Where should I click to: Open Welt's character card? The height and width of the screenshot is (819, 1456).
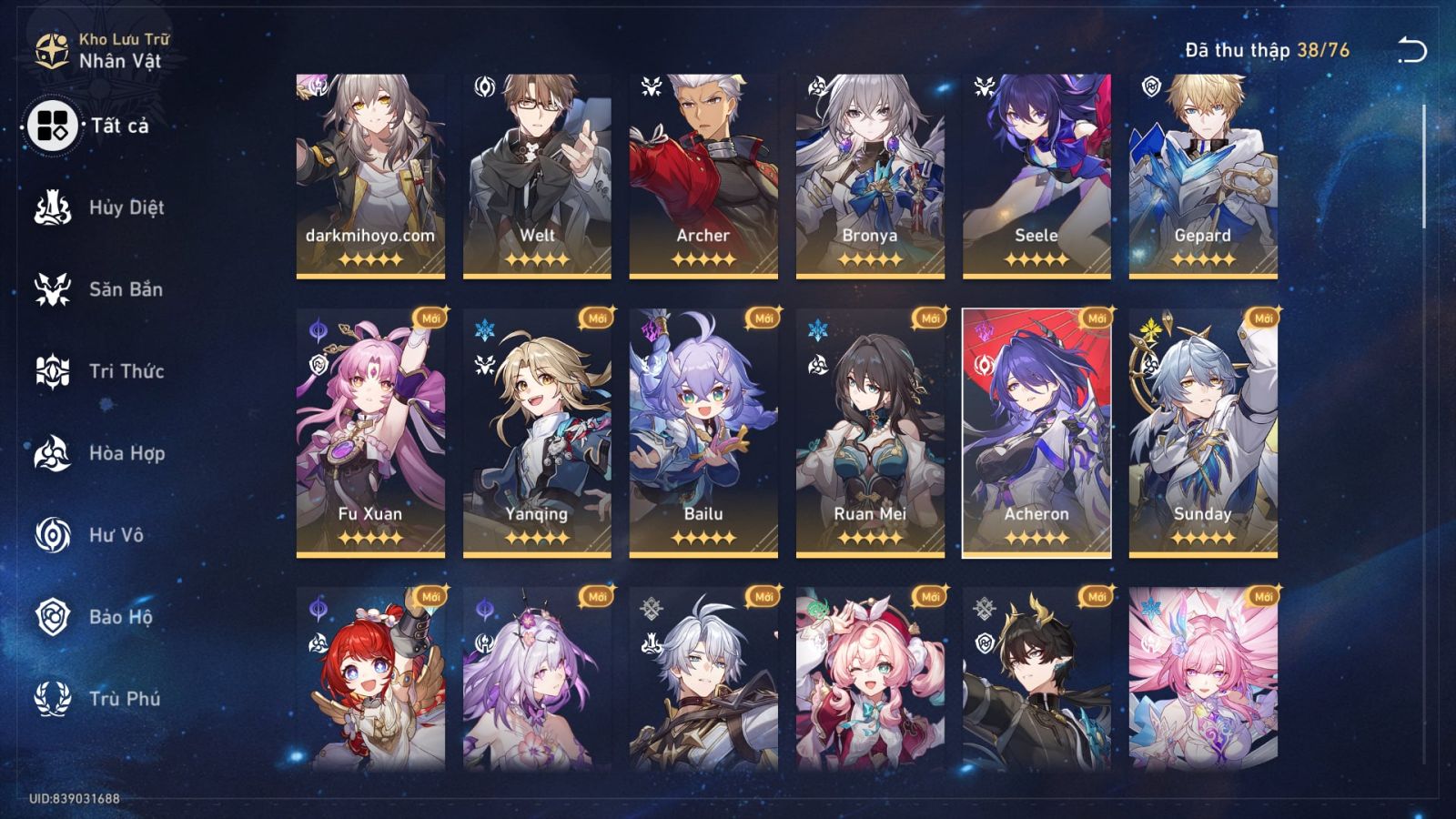(x=535, y=173)
